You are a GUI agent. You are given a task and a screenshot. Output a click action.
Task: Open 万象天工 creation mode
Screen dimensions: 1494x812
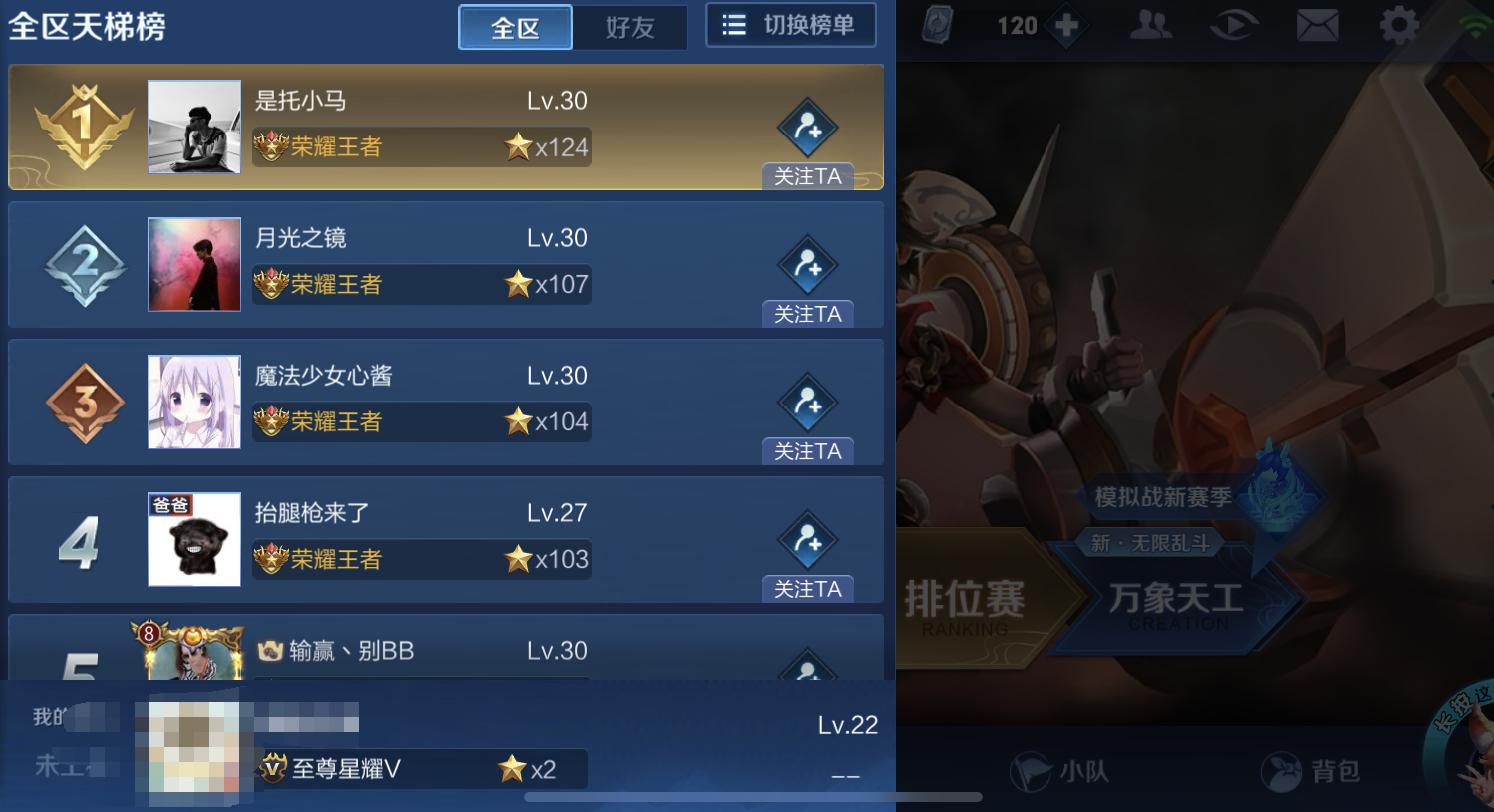click(1177, 598)
